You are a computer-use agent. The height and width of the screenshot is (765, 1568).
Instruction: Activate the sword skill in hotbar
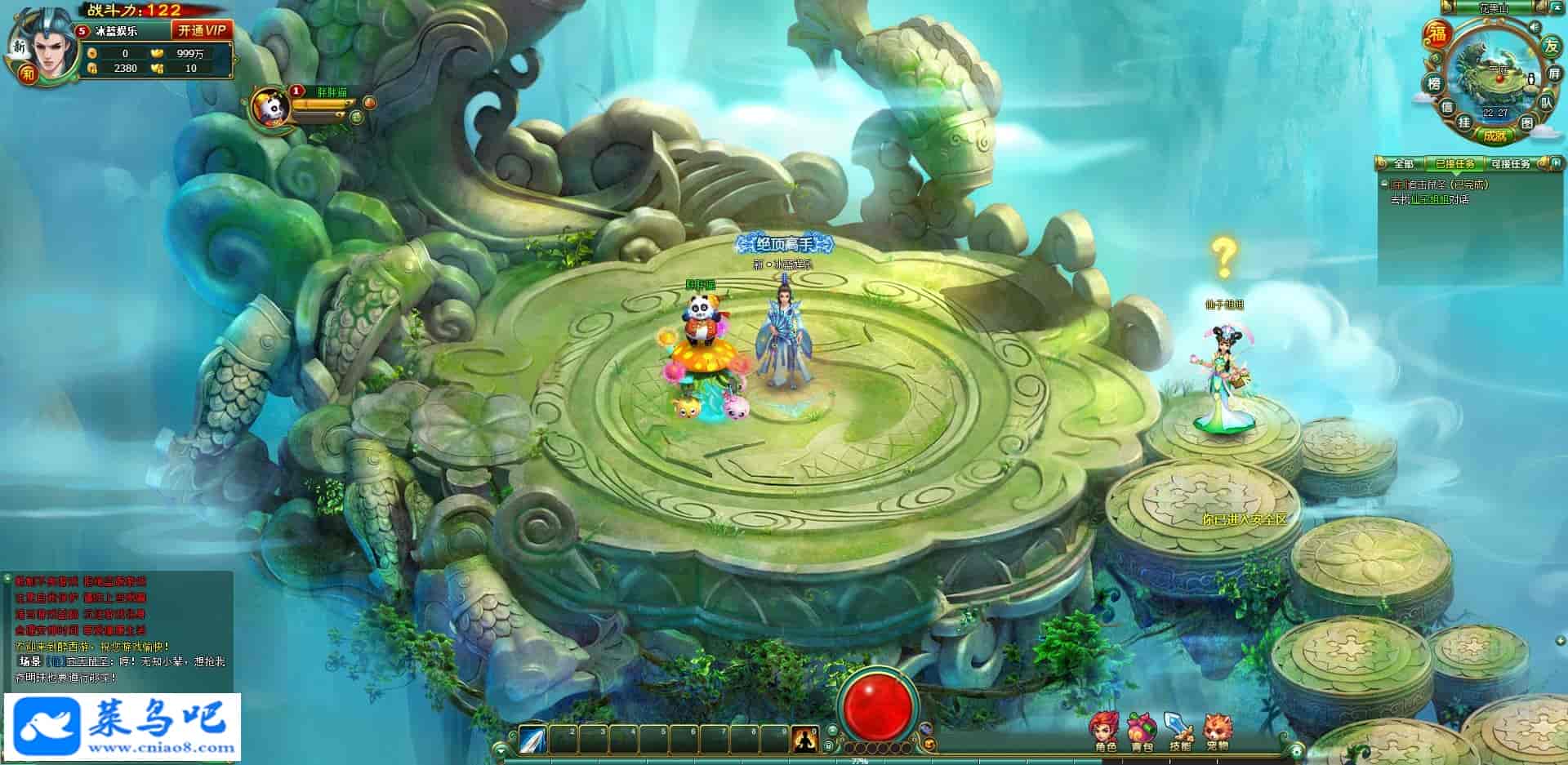(532, 740)
